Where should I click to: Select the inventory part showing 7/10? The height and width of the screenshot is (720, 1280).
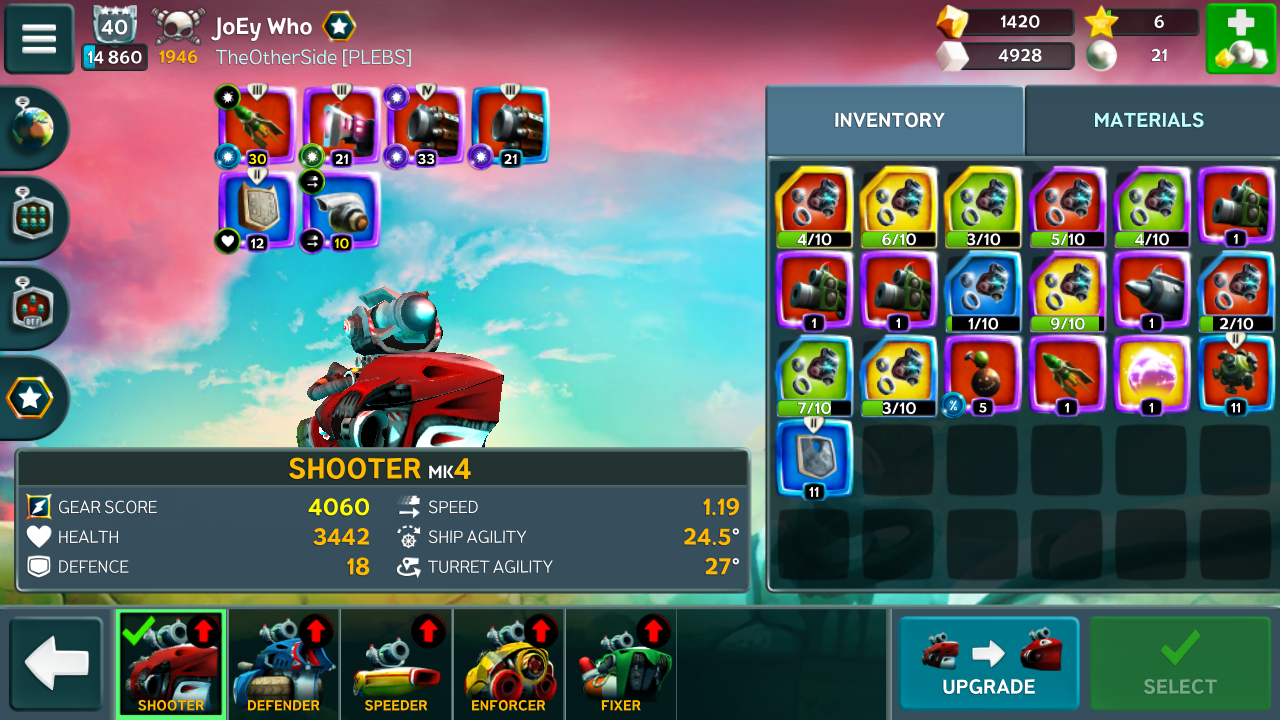coord(814,375)
